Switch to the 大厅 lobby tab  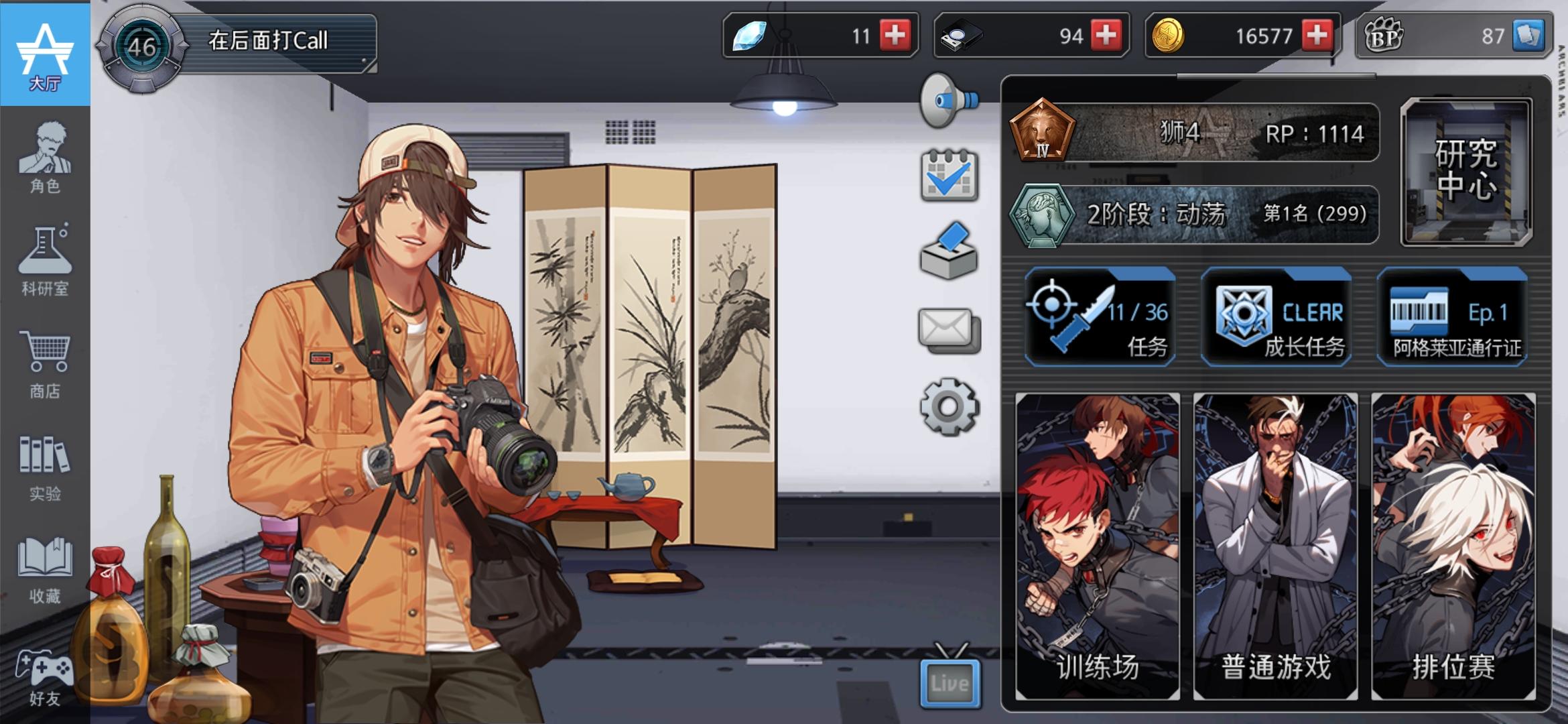[x=45, y=54]
